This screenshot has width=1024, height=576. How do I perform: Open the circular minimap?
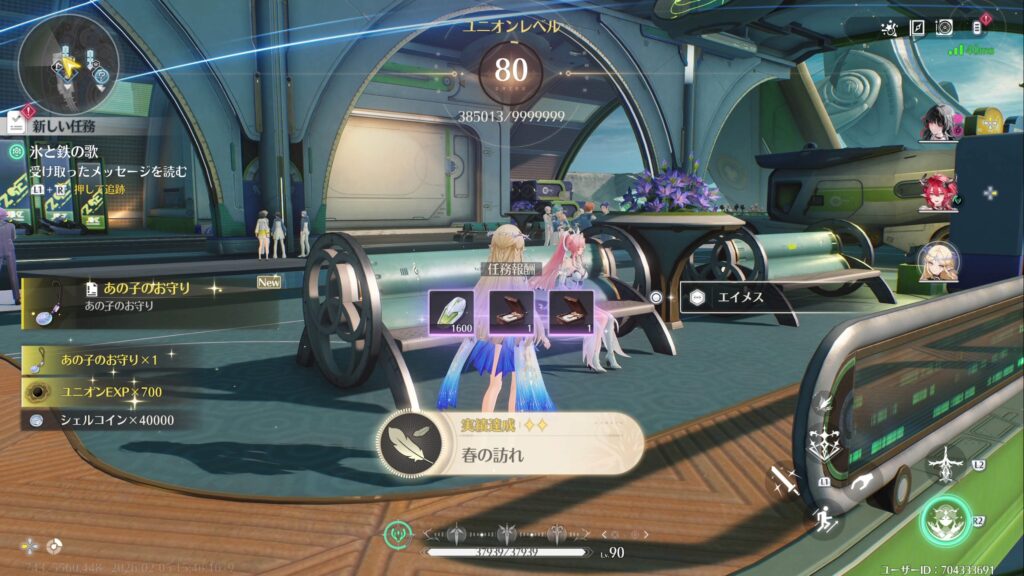click(69, 62)
